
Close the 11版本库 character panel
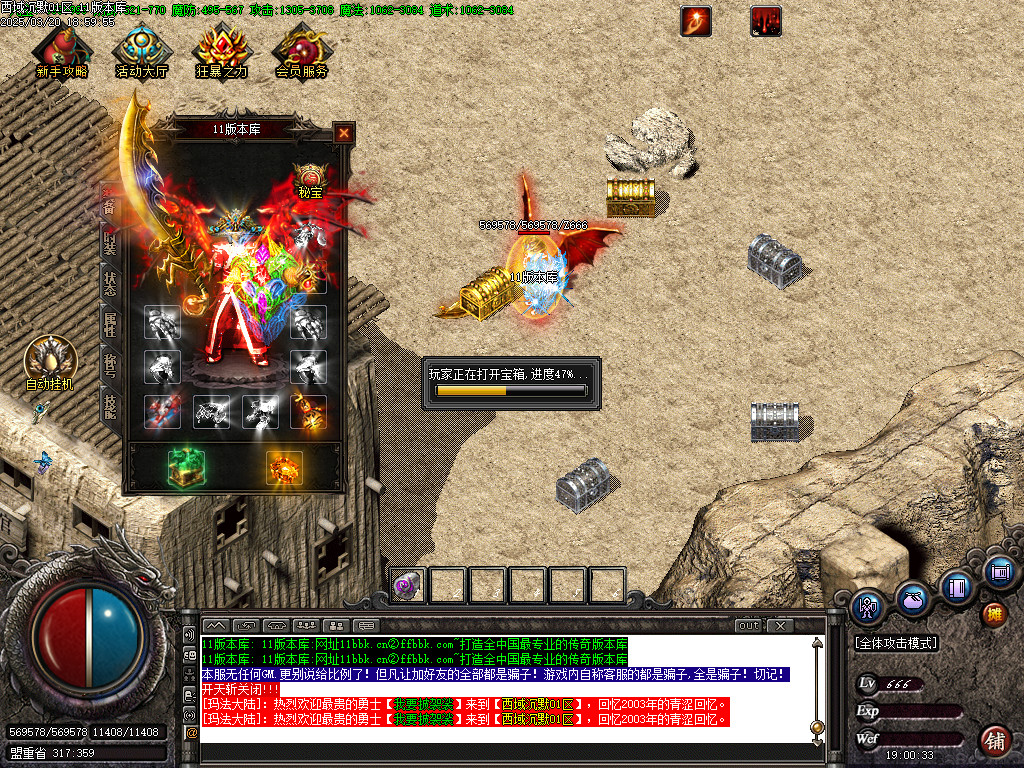coord(343,132)
